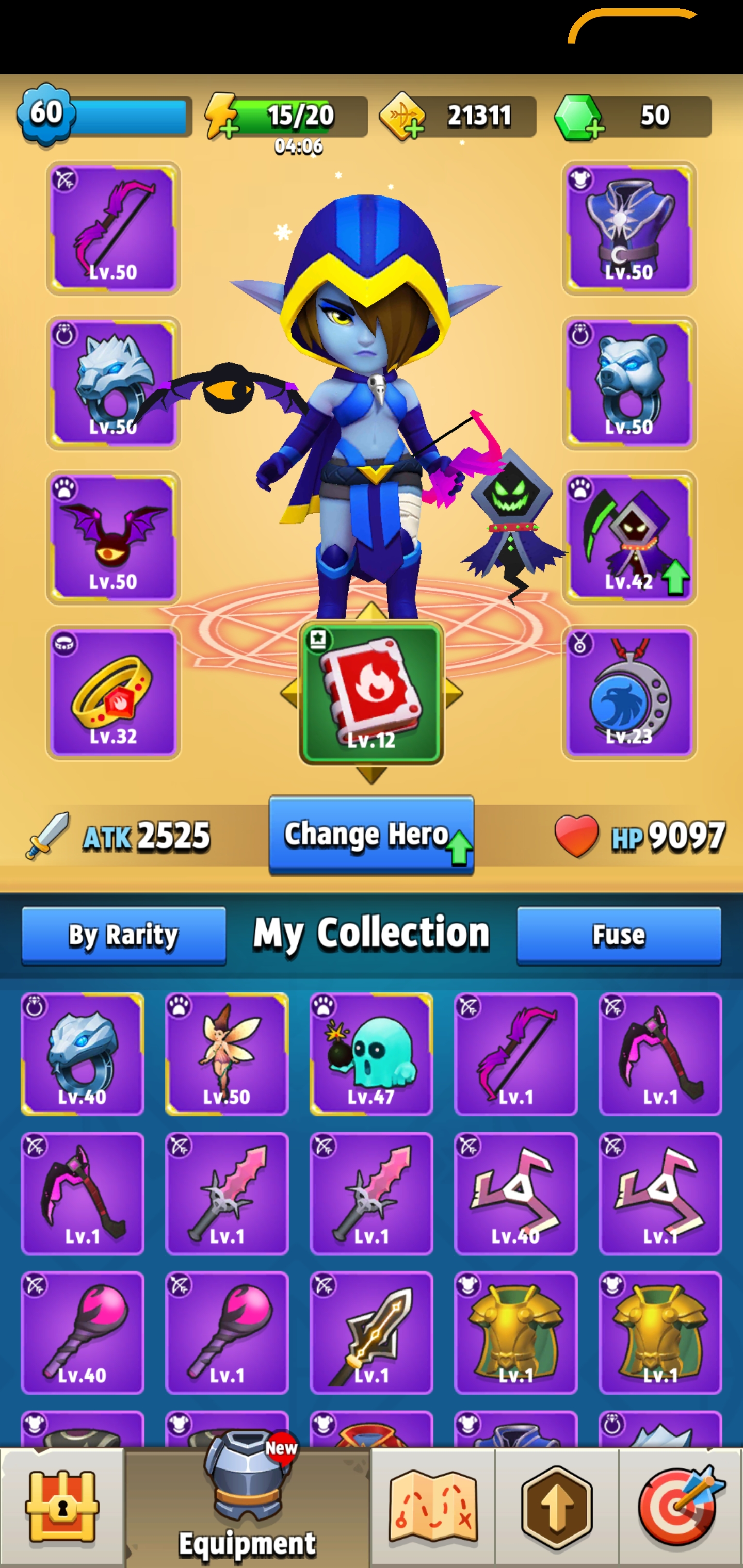This screenshot has height=1568, width=743.
Task: Inspect the Lv.42 reaper pet with upgrade arrow
Action: click(x=631, y=536)
